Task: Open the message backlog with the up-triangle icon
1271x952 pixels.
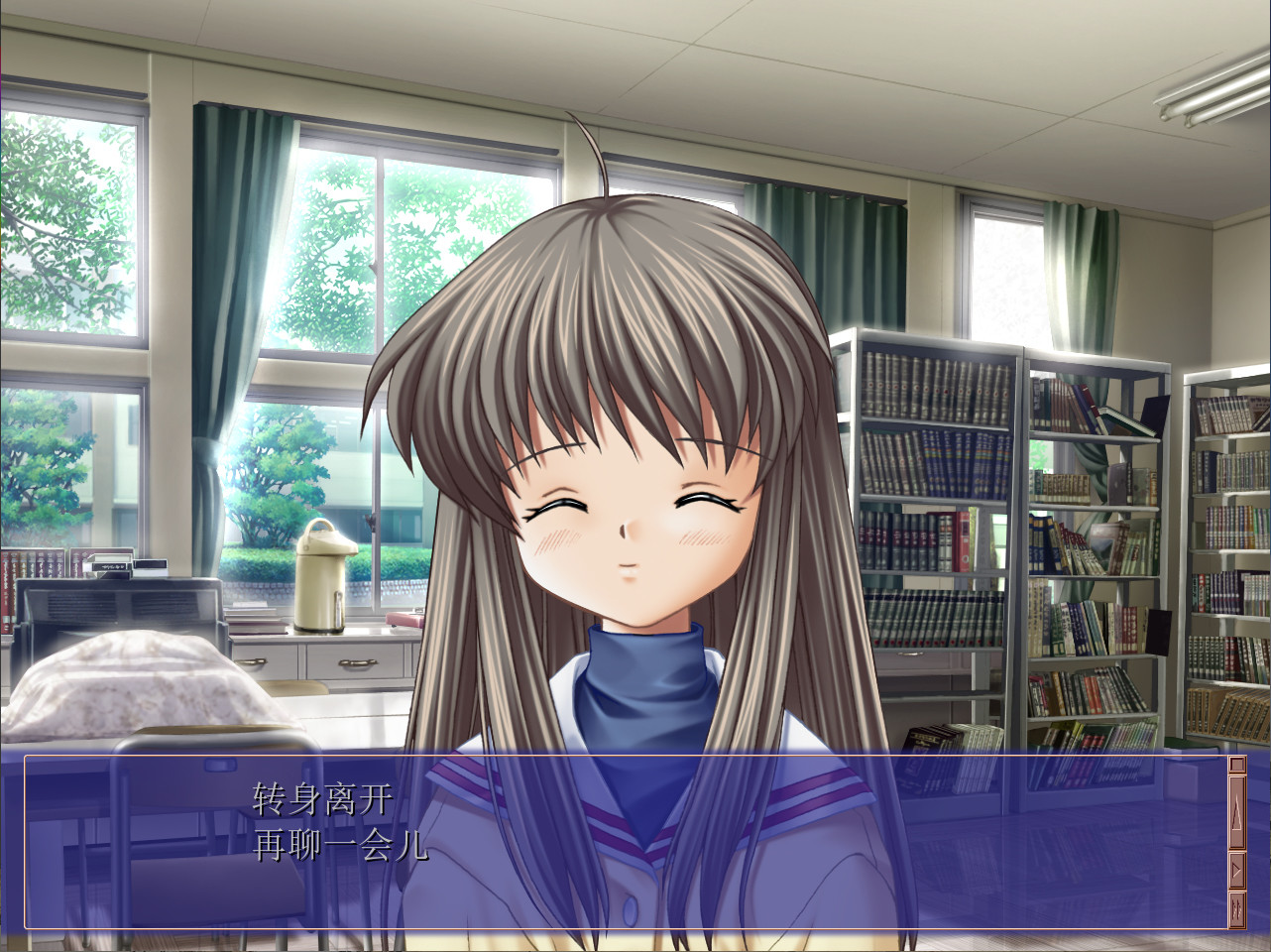Action: pyautogui.click(x=1237, y=811)
